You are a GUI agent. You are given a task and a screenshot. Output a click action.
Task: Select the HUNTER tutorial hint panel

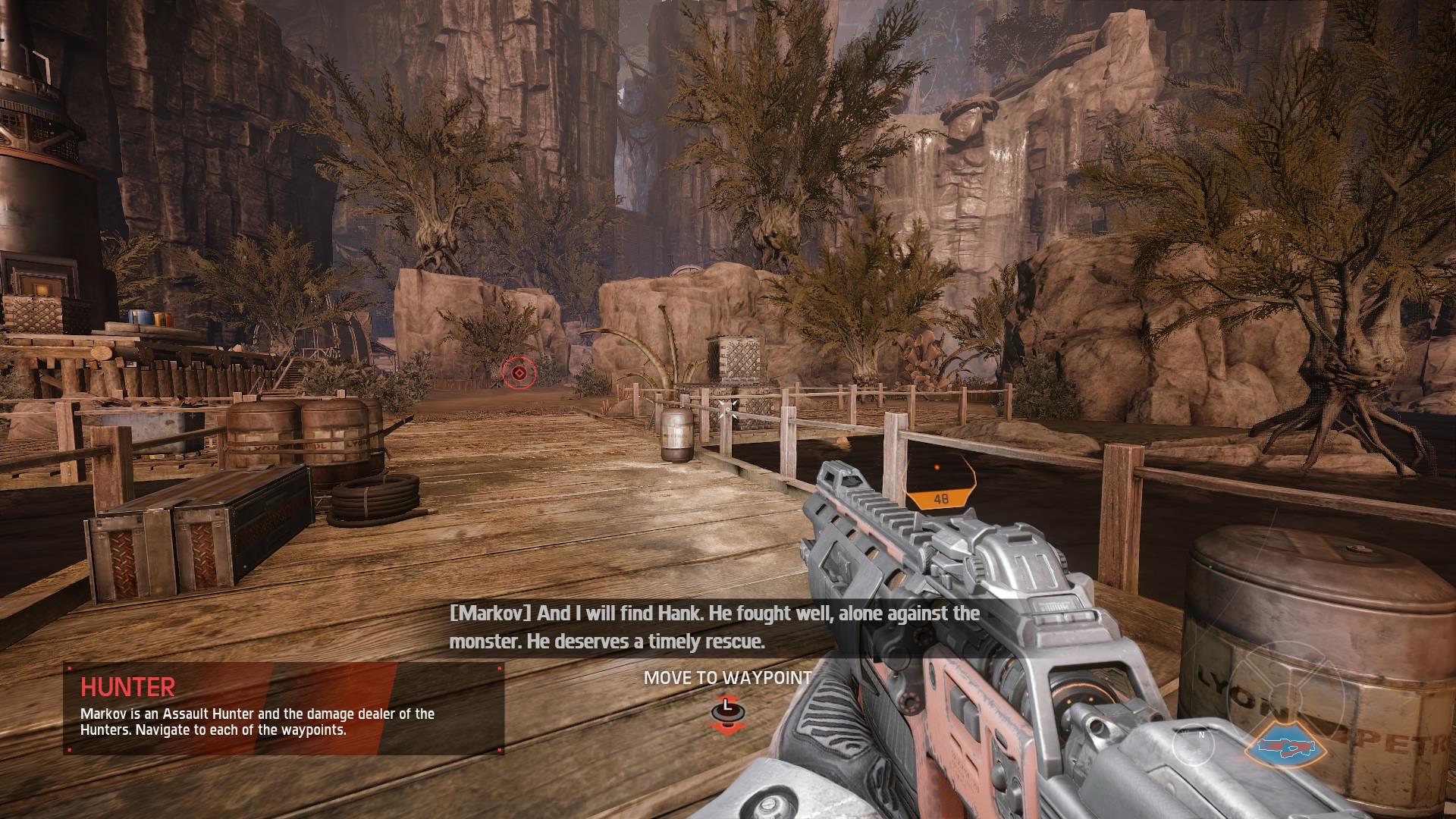coord(284,709)
